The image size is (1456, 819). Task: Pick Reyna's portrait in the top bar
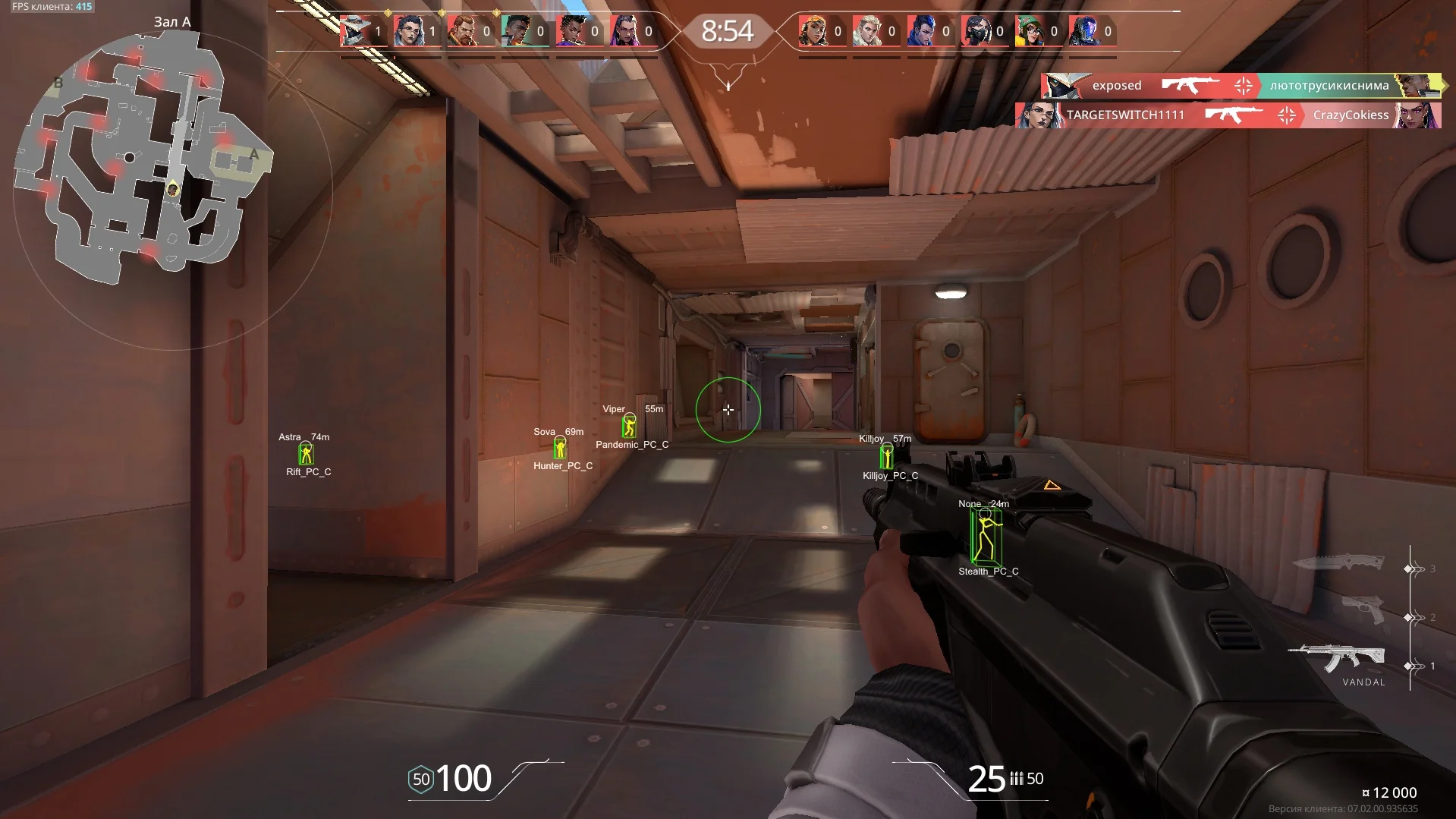624,32
